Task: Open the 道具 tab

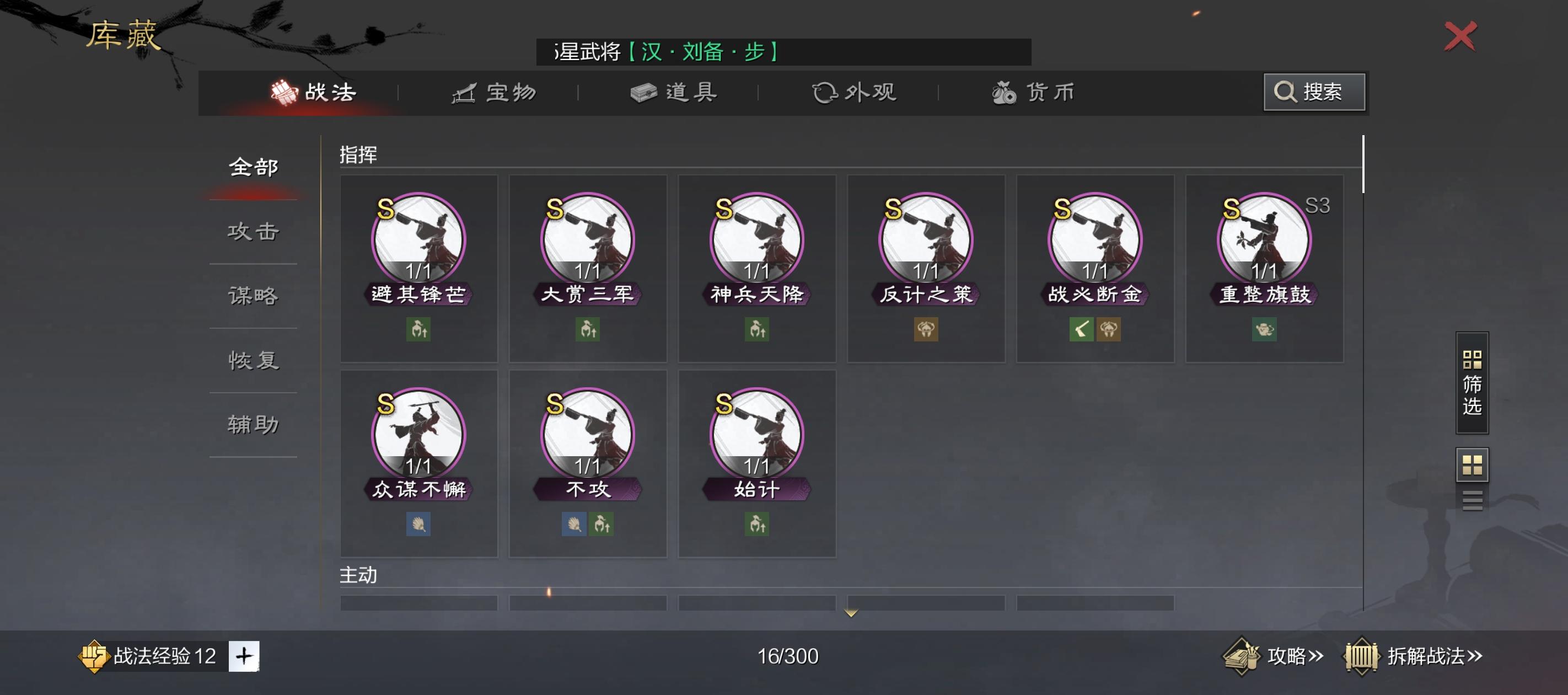Action: [674, 93]
